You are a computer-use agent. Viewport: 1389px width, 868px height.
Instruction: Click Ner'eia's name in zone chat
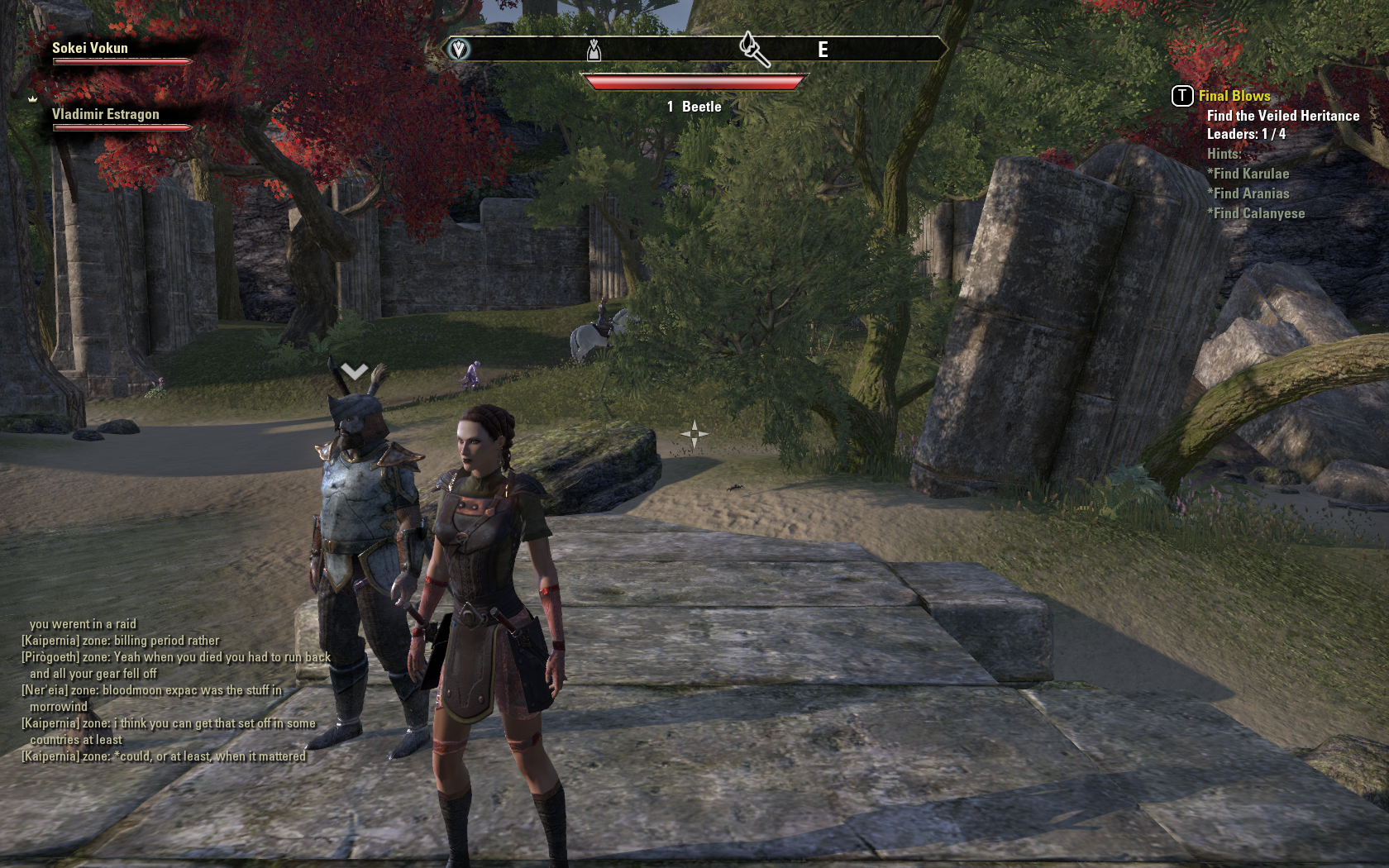pos(45,690)
